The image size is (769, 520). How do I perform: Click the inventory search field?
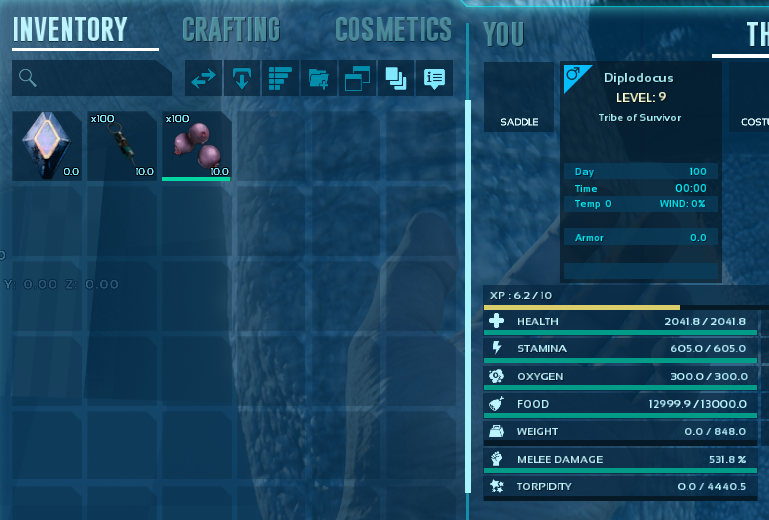point(92,78)
